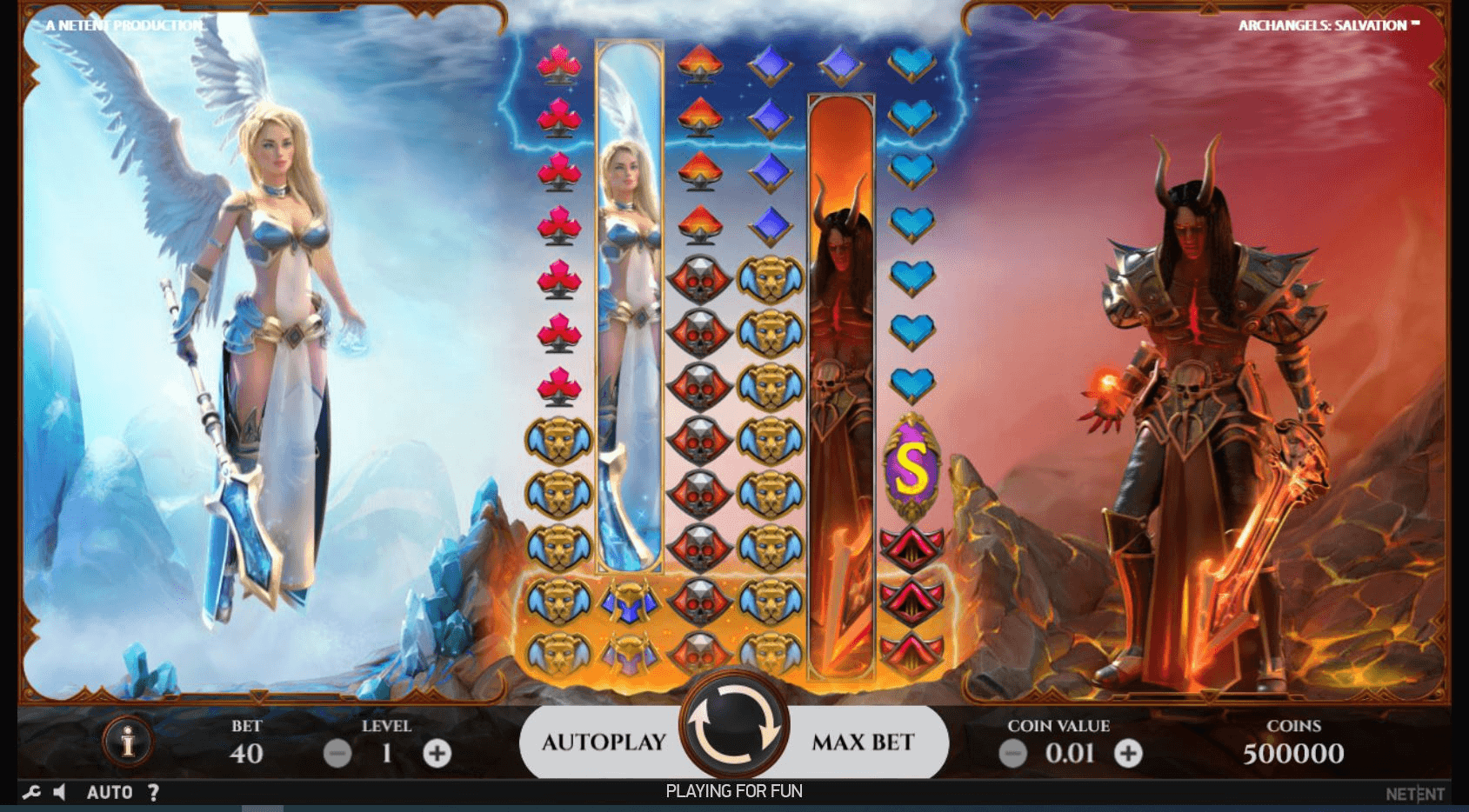The height and width of the screenshot is (812, 1469).
Task: Decrease COIN VALUE with the minus button
Action: [1012, 753]
